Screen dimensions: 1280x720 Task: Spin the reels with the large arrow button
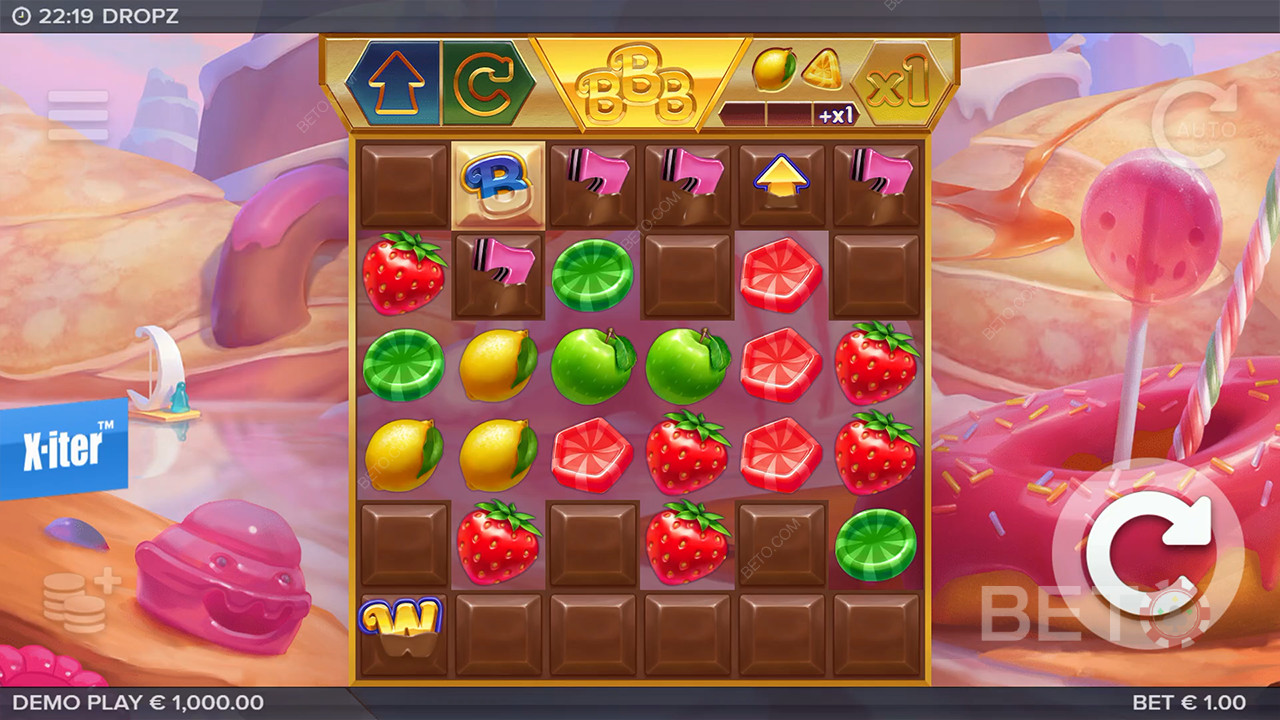(x=1147, y=553)
